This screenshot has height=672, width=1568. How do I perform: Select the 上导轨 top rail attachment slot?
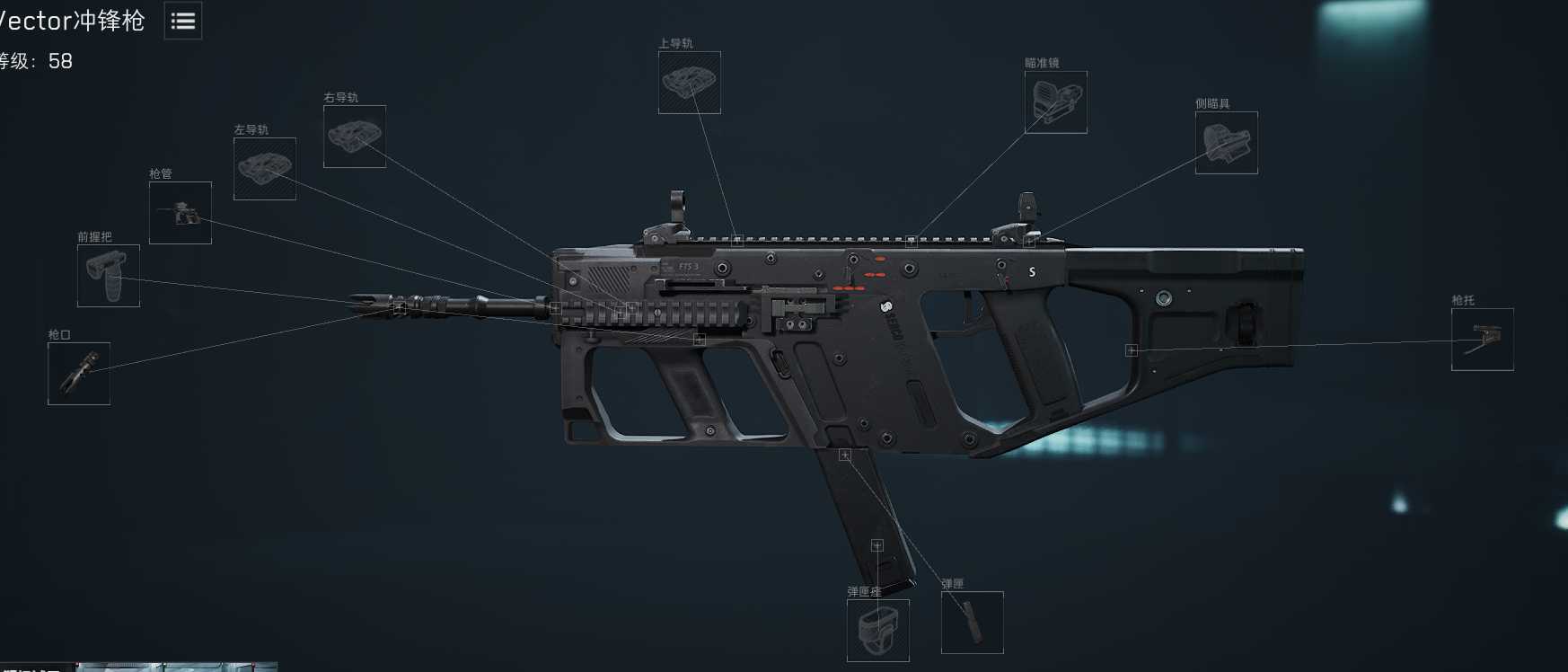(x=689, y=83)
